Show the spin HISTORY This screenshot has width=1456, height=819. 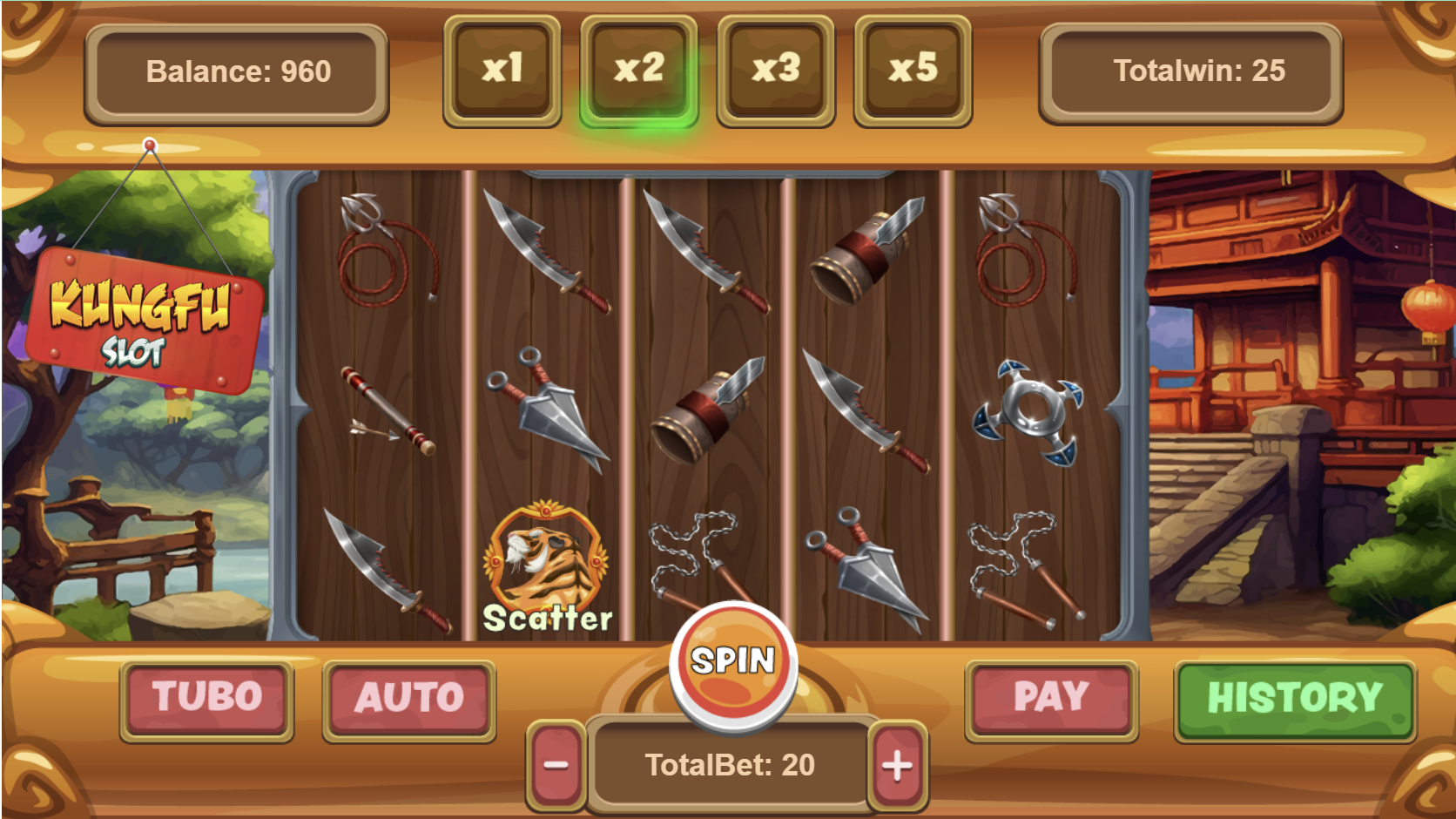pyautogui.click(x=1295, y=700)
